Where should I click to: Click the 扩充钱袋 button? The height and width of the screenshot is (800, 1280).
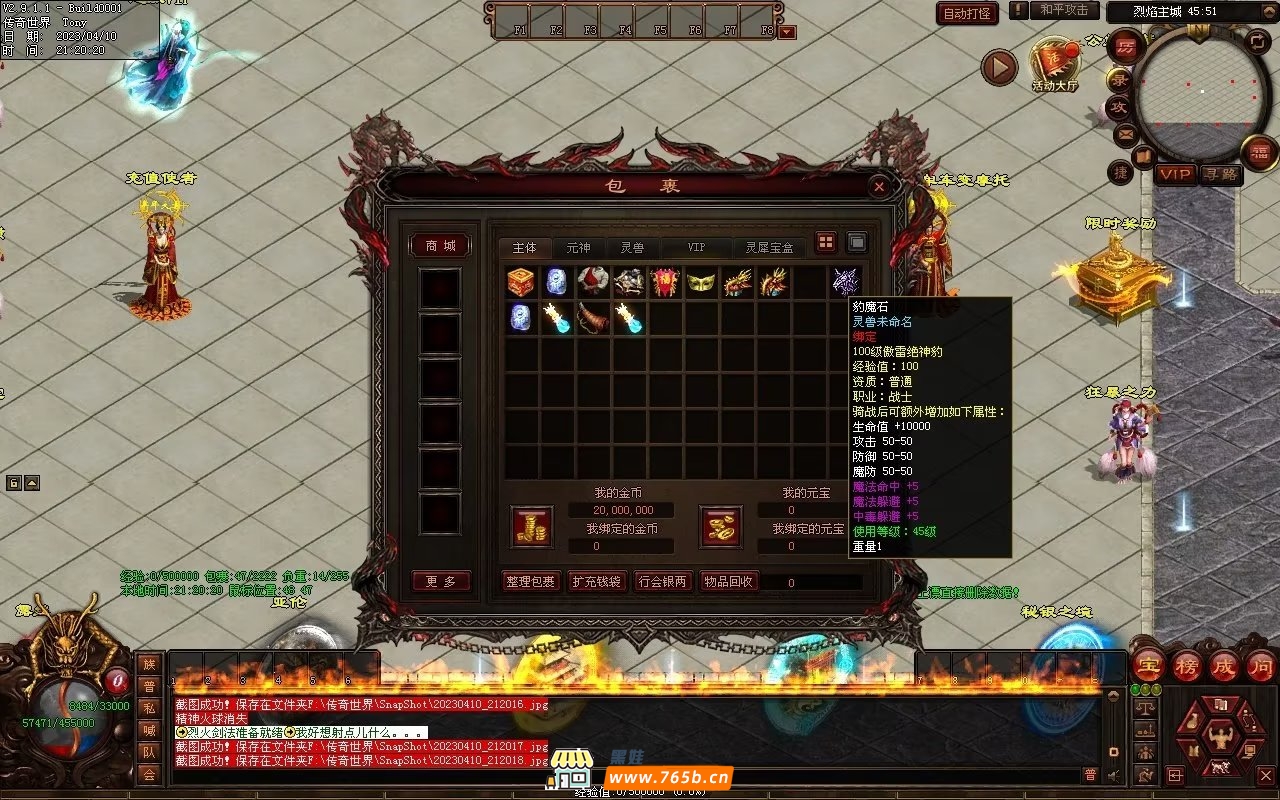(x=596, y=581)
